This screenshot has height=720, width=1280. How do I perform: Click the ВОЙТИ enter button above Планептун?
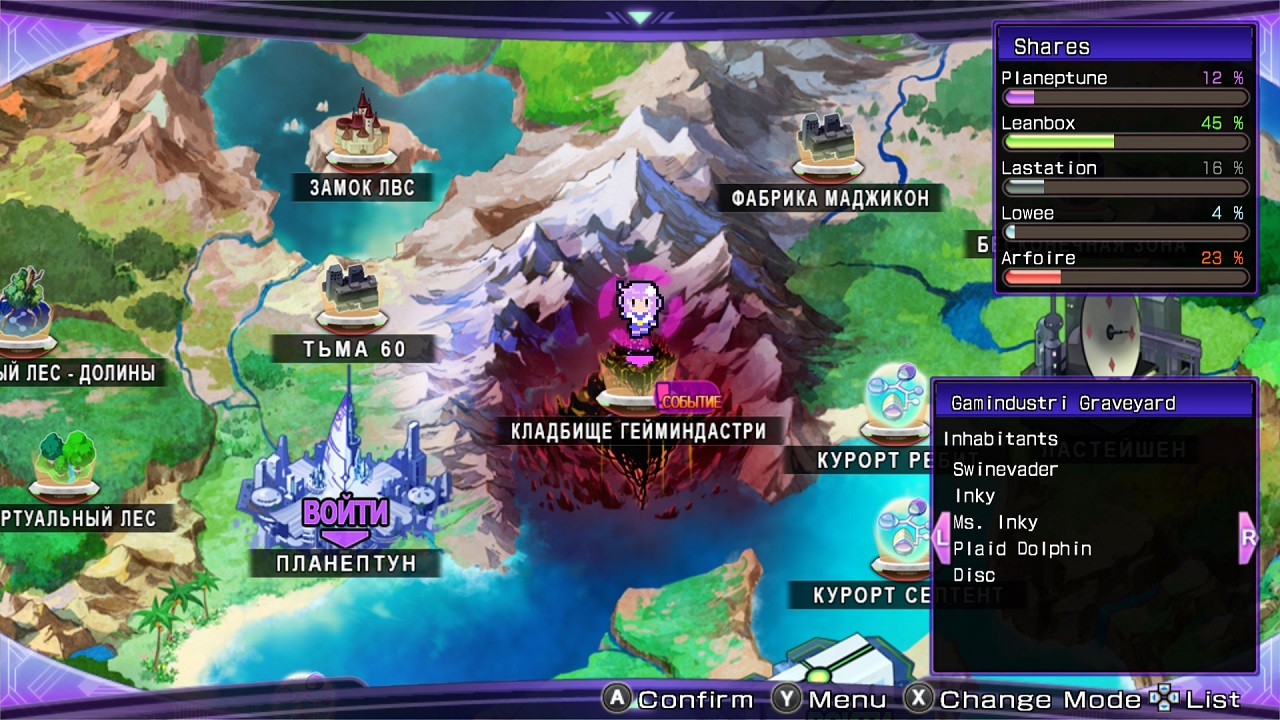click(x=345, y=514)
